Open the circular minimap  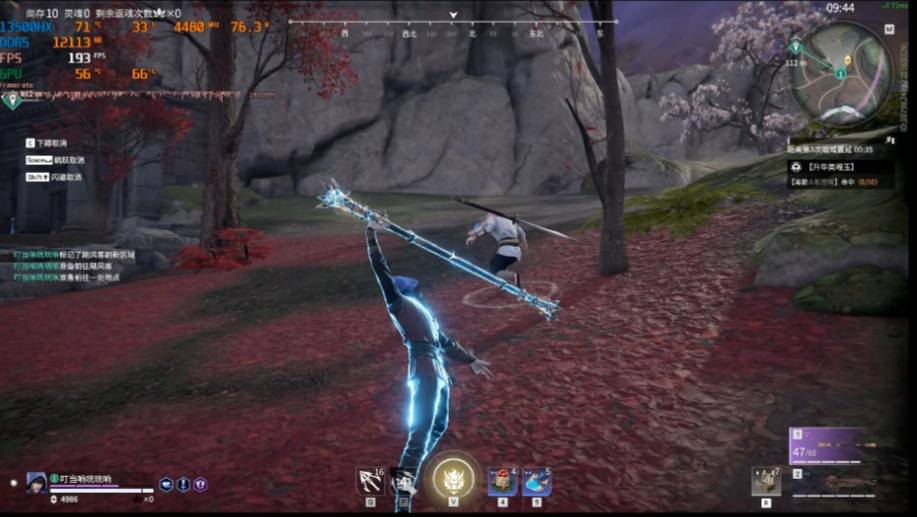tap(841, 72)
